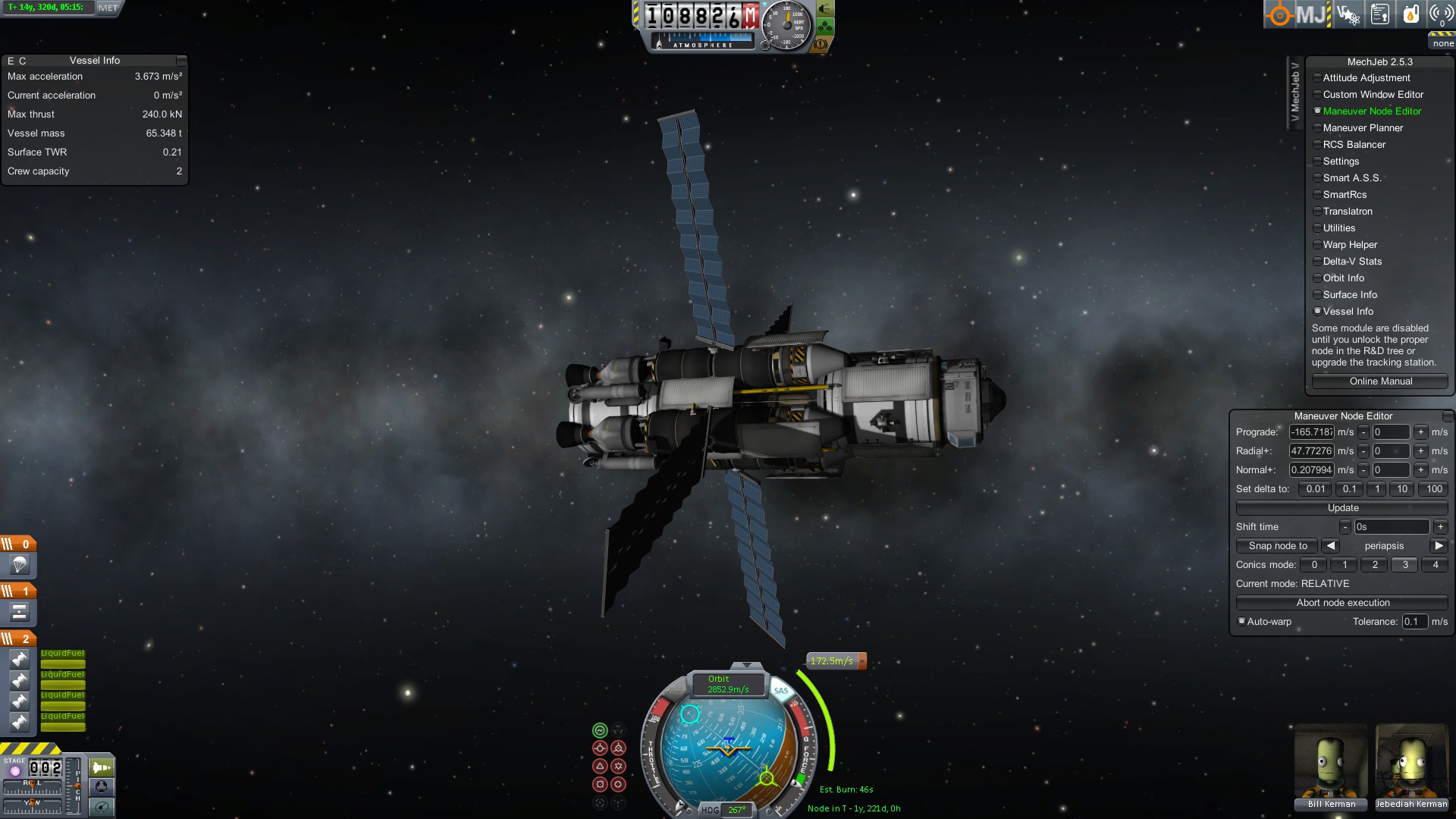Hide the Vessel Info window
Image resolution: width=1456 pixels, height=819 pixels.
(x=1348, y=312)
